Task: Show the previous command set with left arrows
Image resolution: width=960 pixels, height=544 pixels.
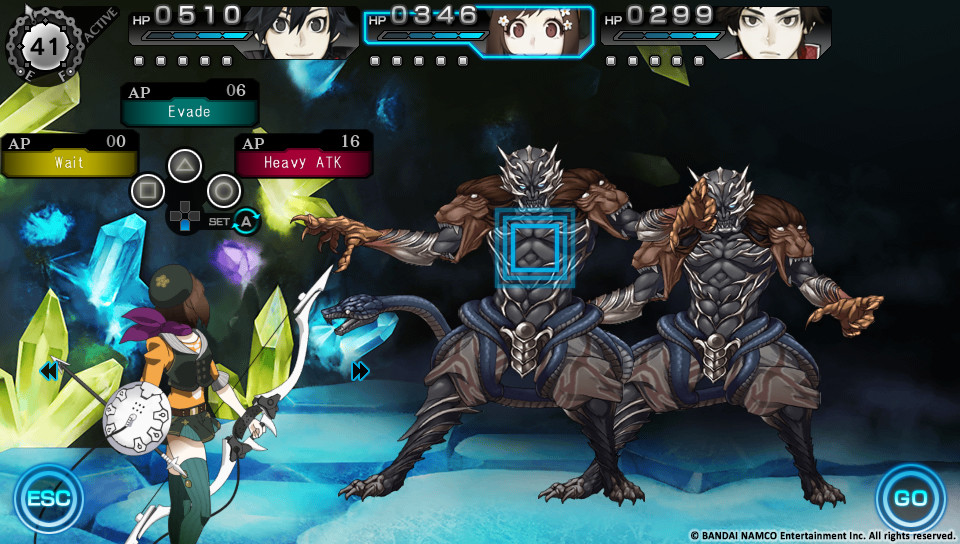Action: pos(48,372)
